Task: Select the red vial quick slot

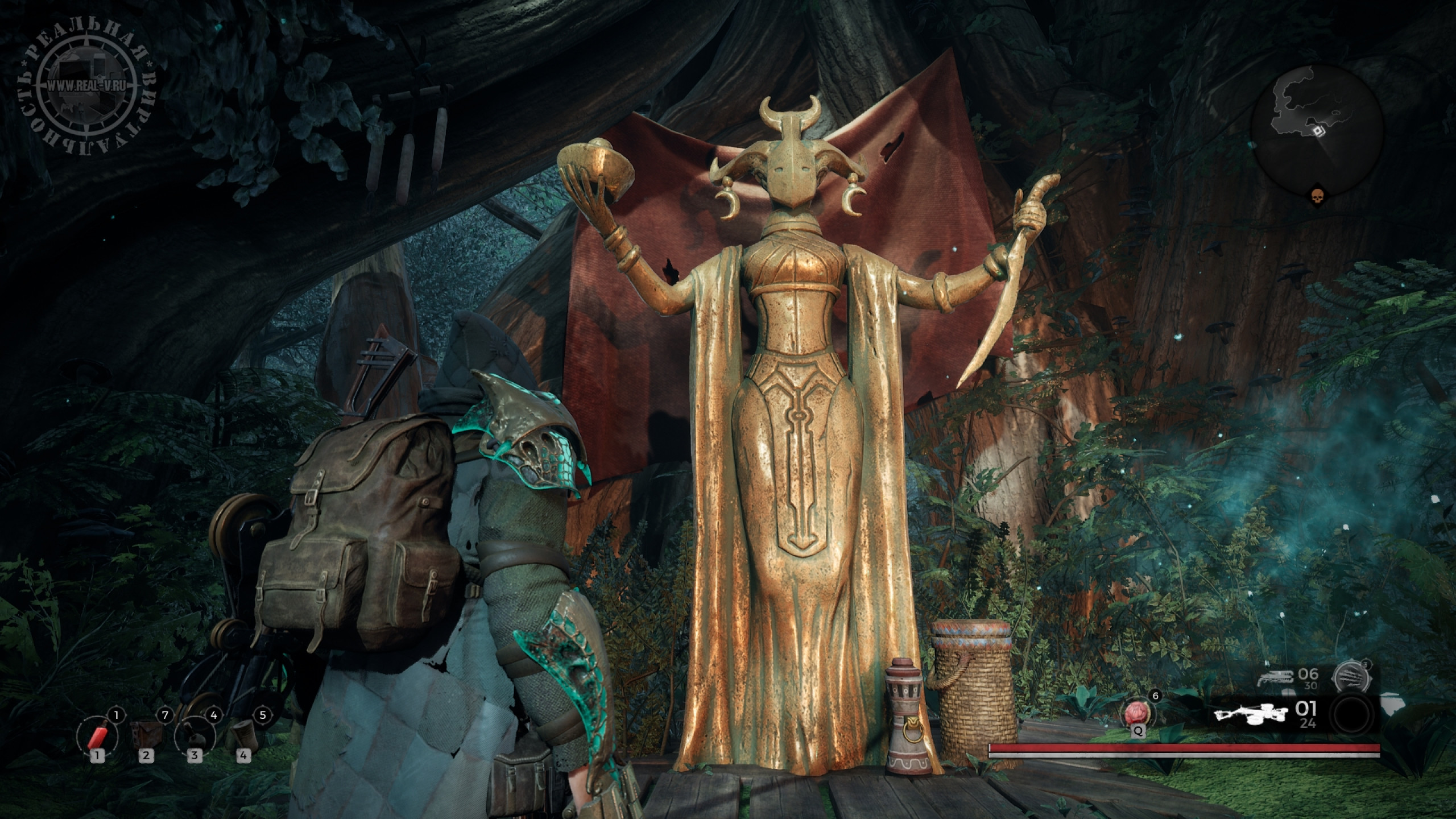Action: [x=97, y=731]
